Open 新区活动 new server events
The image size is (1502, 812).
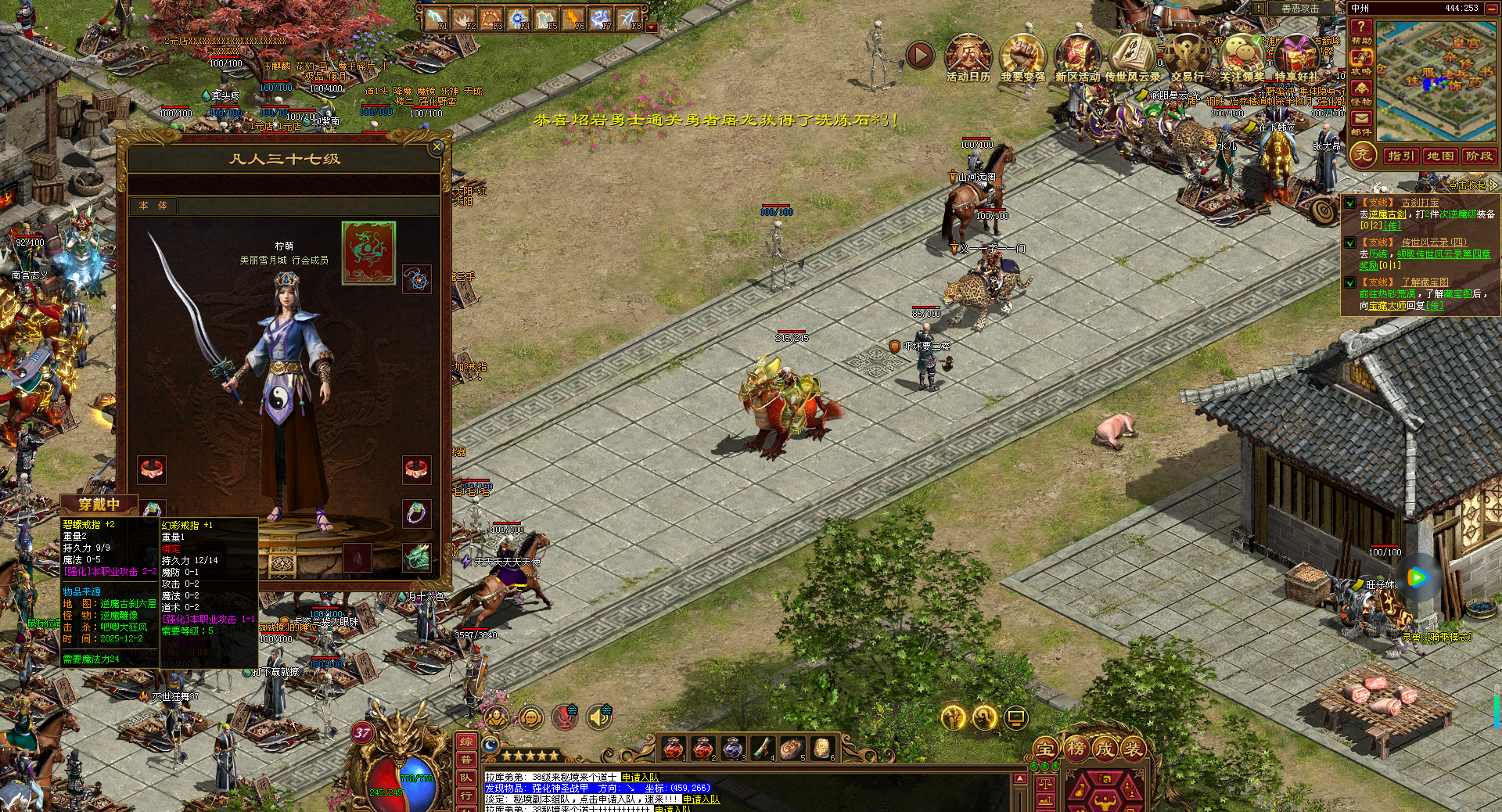click(1077, 56)
